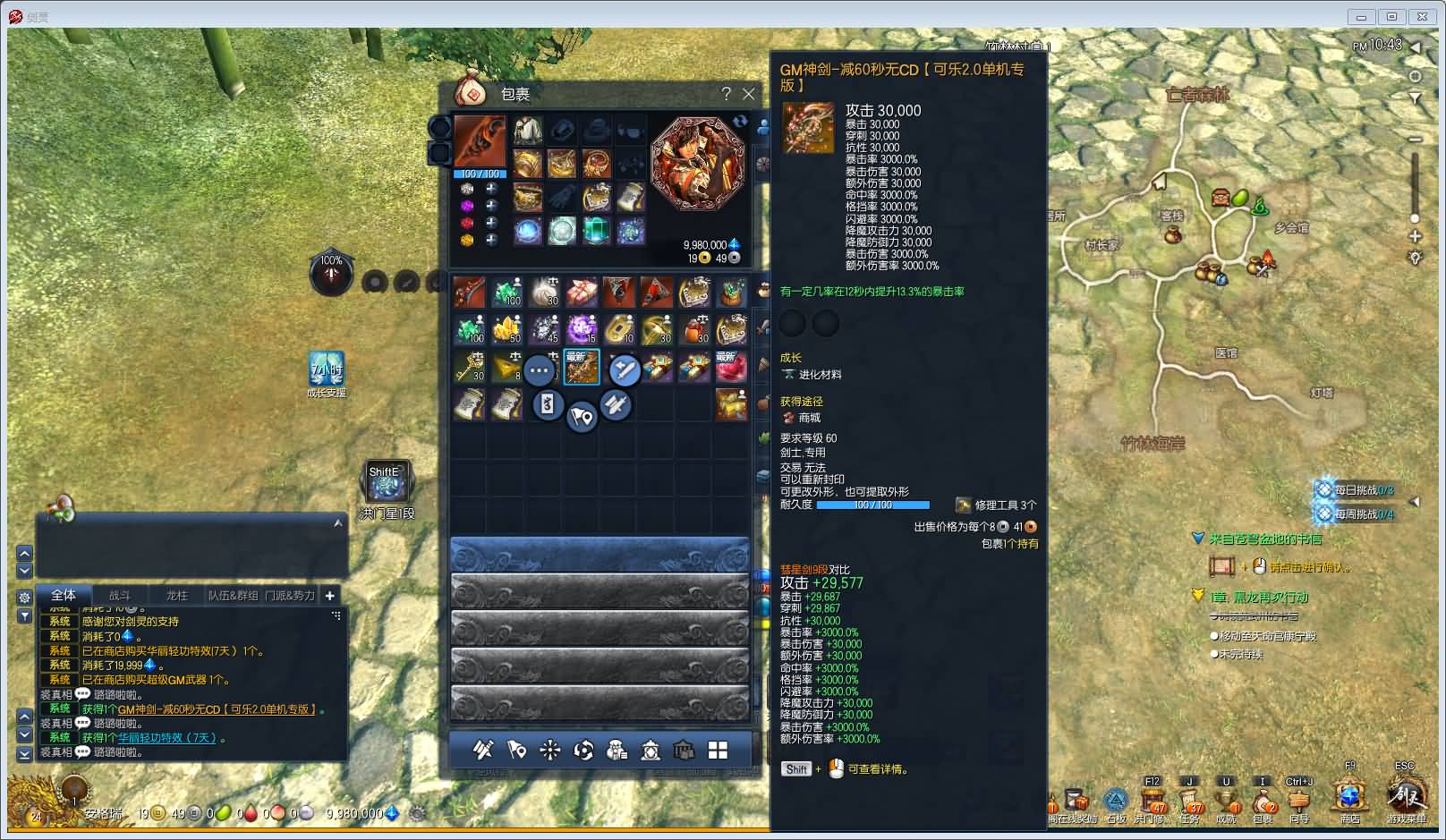Screen dimensions: 1446x840
Task: Open the 游戏菜单 game menu
Action: point(1406,798)
